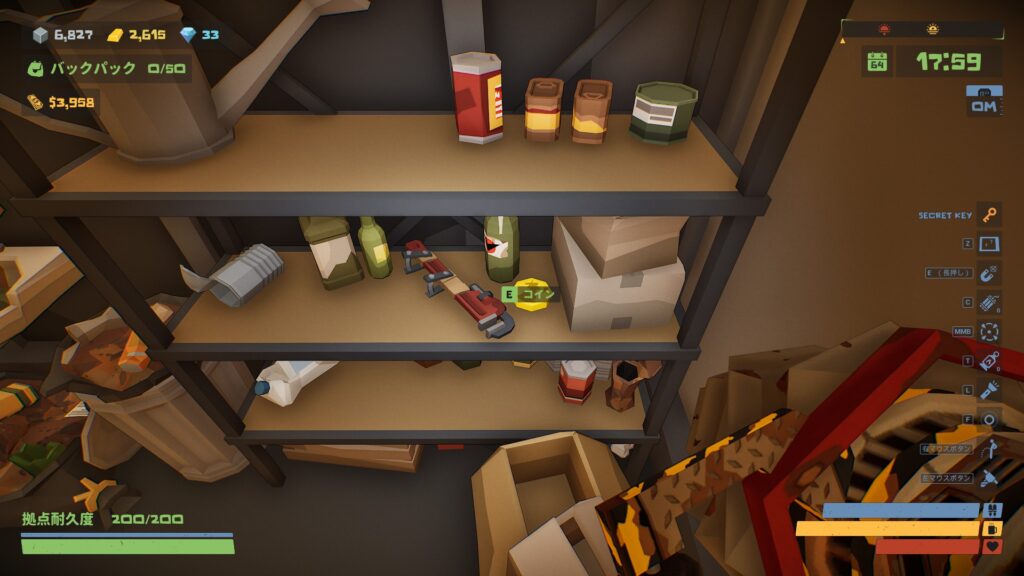
Task: Toggle the scan reticle icon
Action: coord(989,331)
